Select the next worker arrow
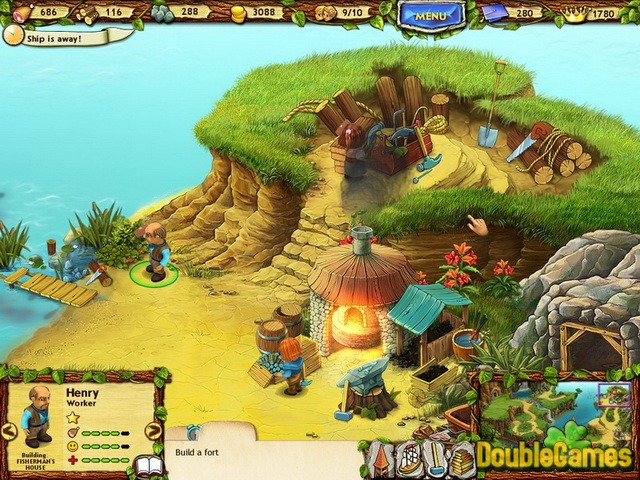 click(x=153, y=431)
